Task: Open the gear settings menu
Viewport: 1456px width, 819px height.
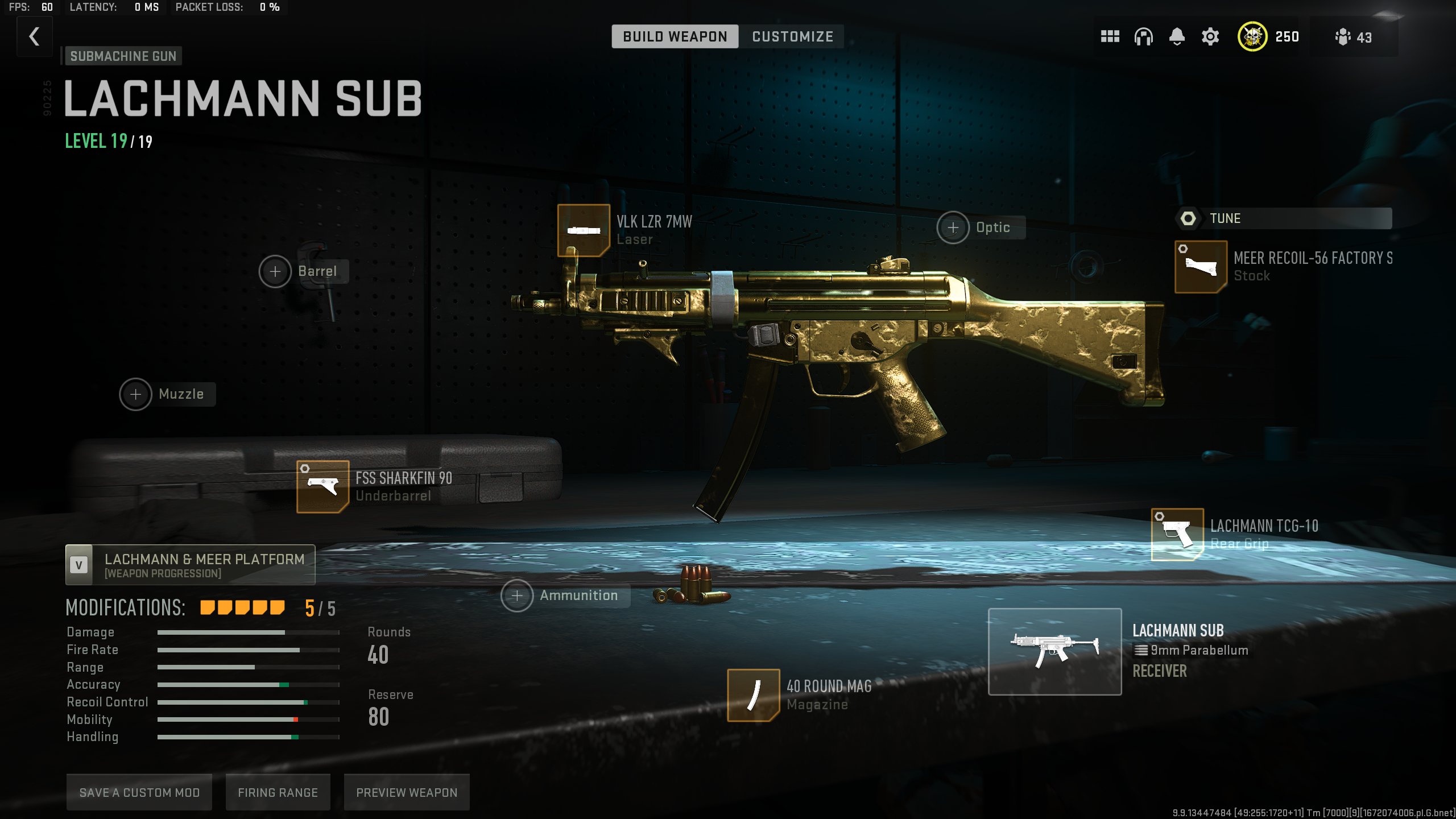Action: coord(1210,37)
